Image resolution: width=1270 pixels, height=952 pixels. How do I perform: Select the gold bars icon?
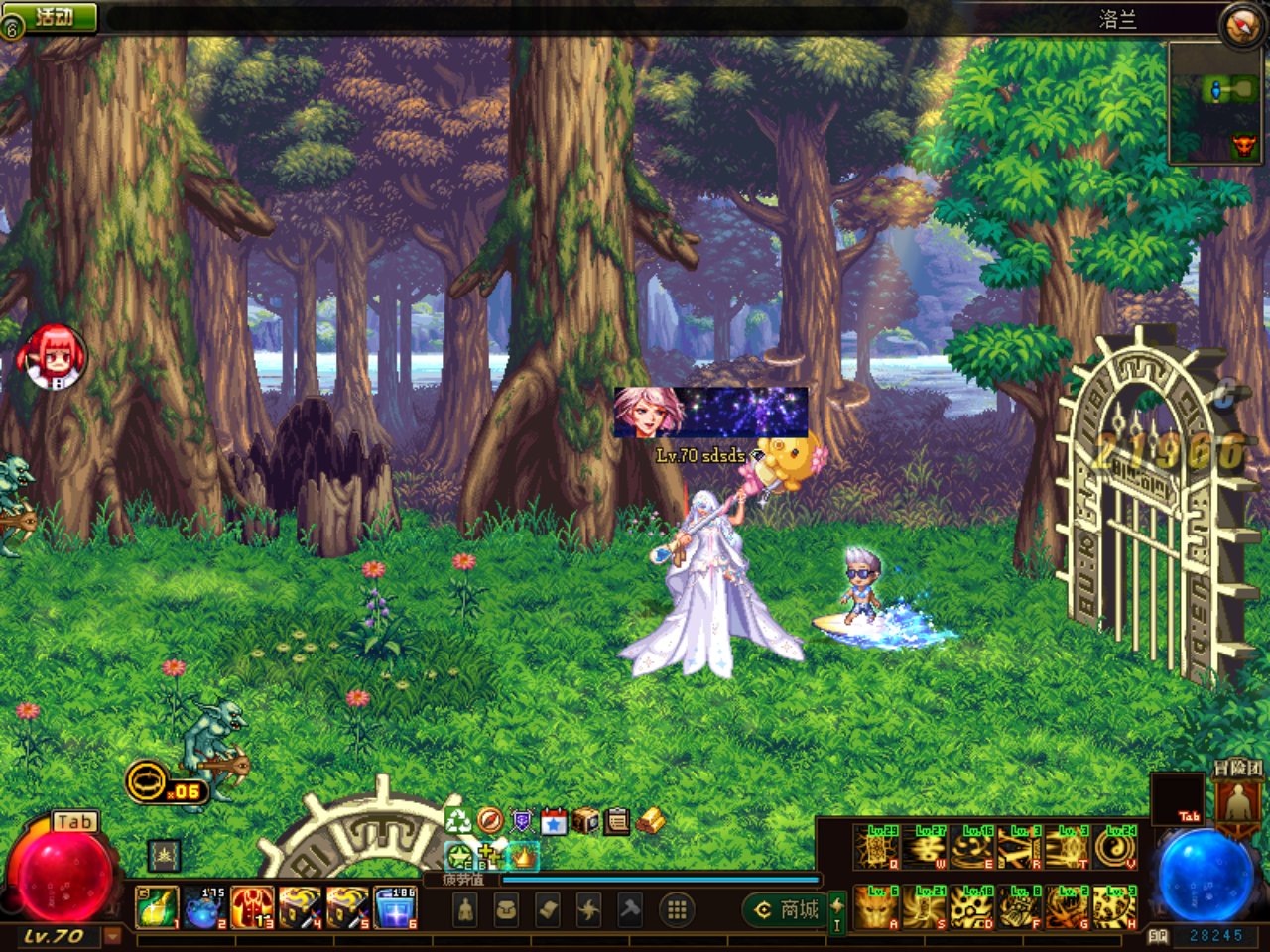click(652, 822)
